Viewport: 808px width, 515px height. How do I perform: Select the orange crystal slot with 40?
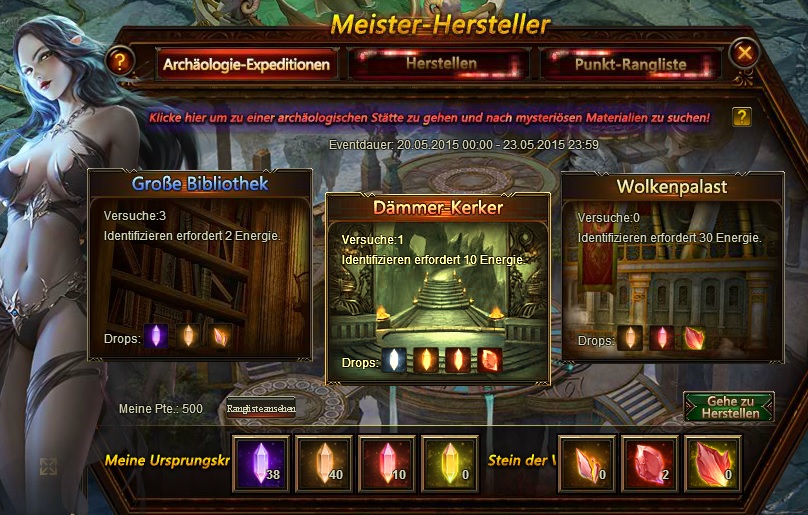pos(324,464)
